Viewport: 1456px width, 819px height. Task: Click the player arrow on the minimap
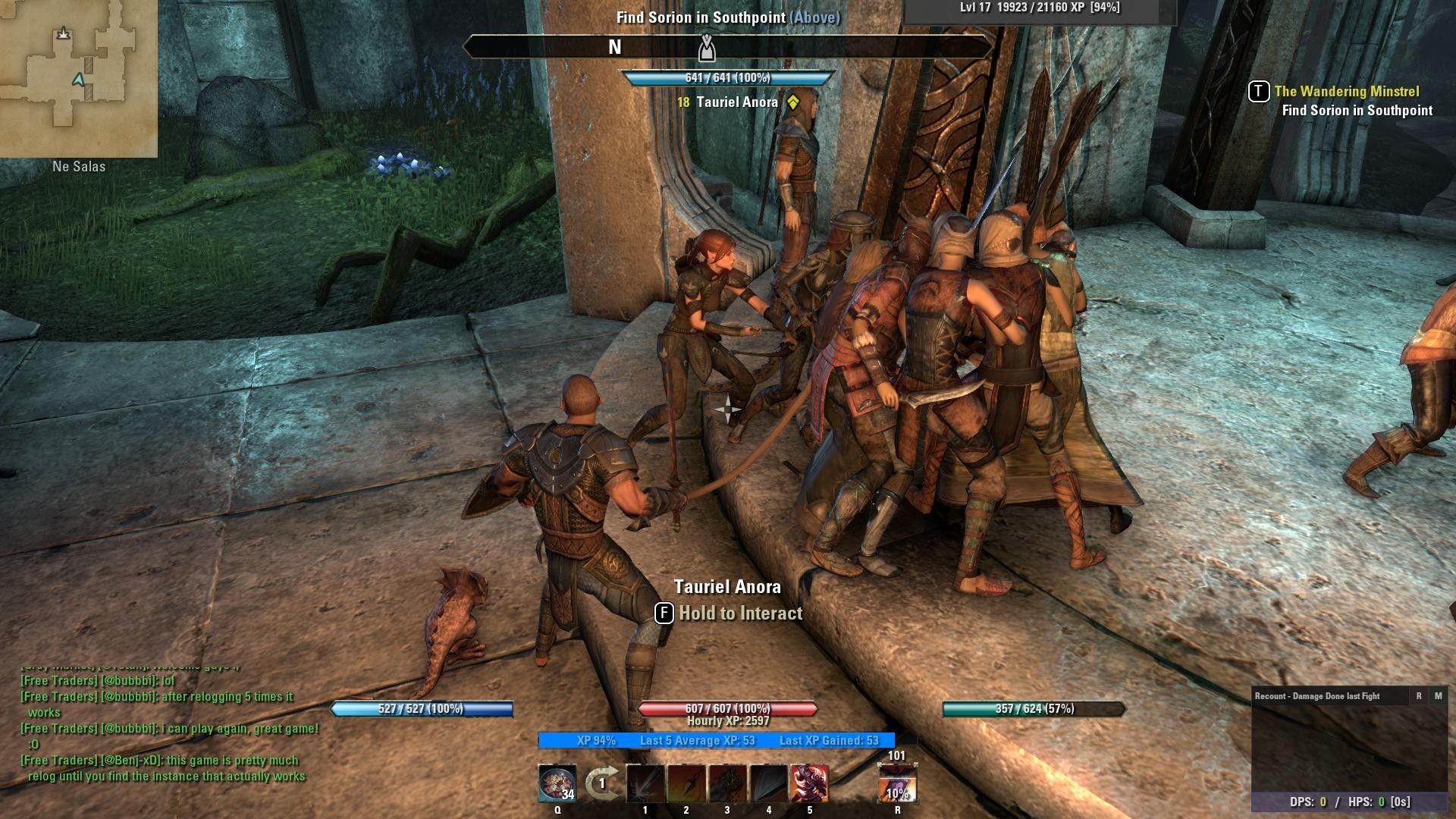79,80
